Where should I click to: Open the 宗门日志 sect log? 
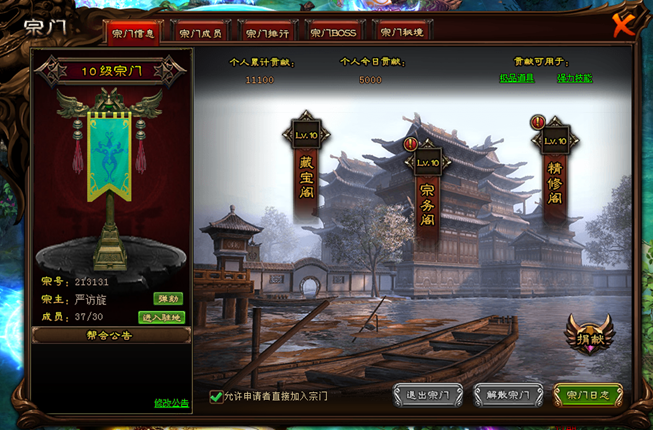coord(588,396)
